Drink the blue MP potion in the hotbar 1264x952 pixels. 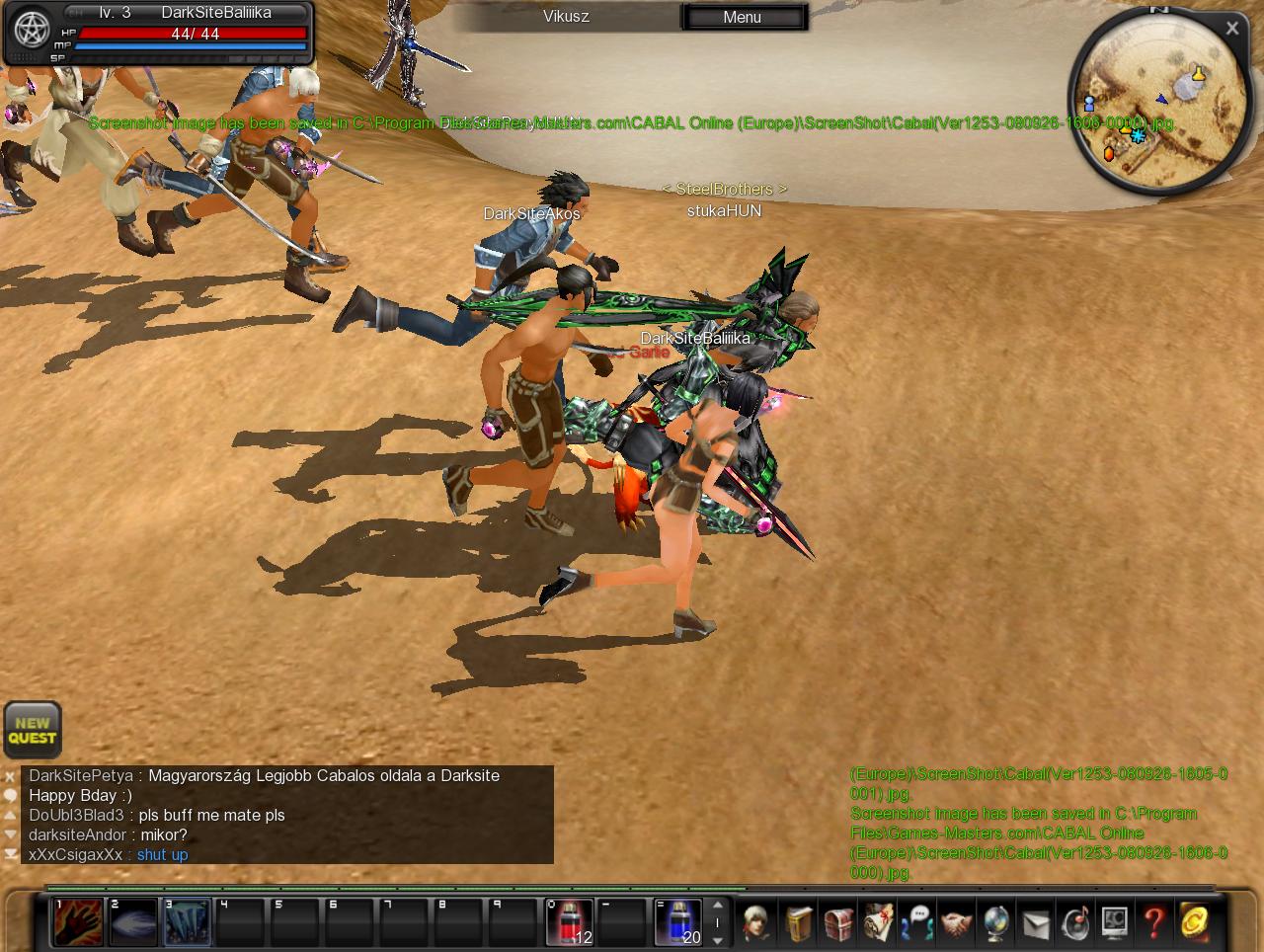(x=678, y=922)
